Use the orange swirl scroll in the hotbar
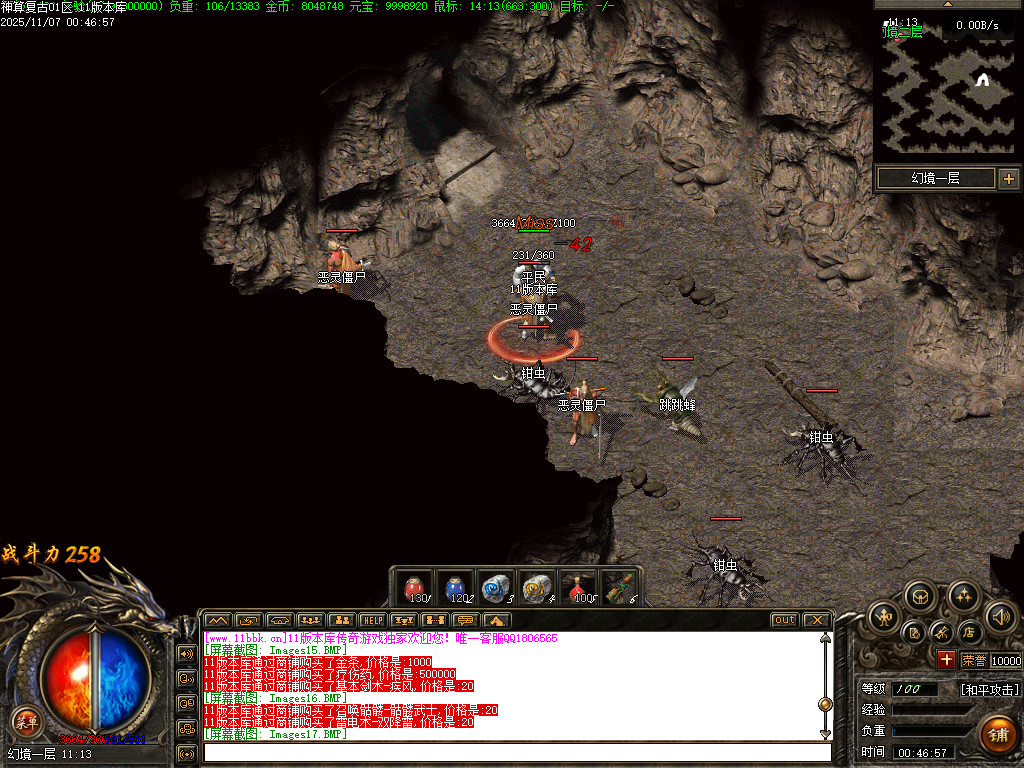Viewport: 1024px width, 768px height. point(537,589)
